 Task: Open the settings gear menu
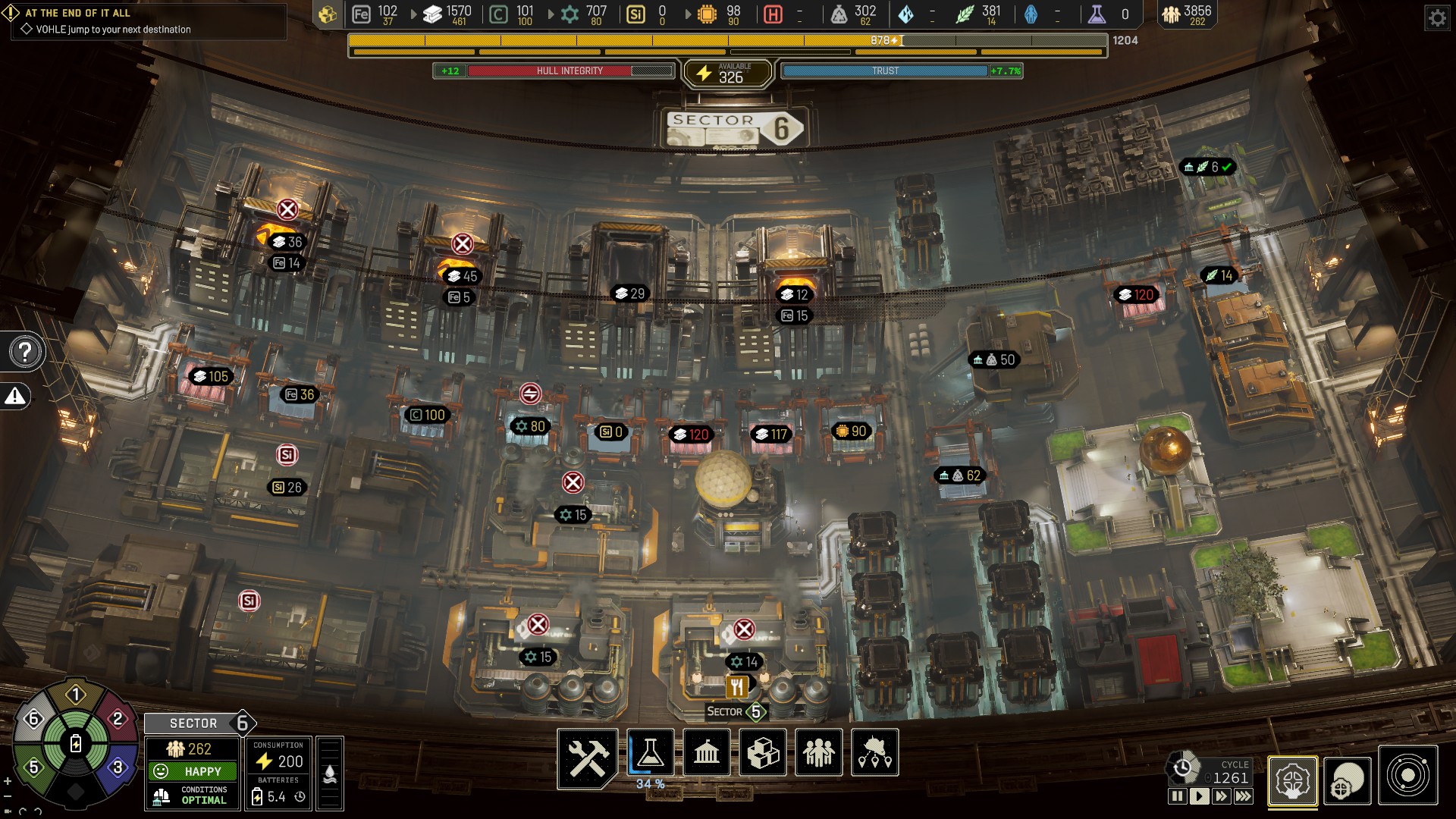pos(1437,17)
